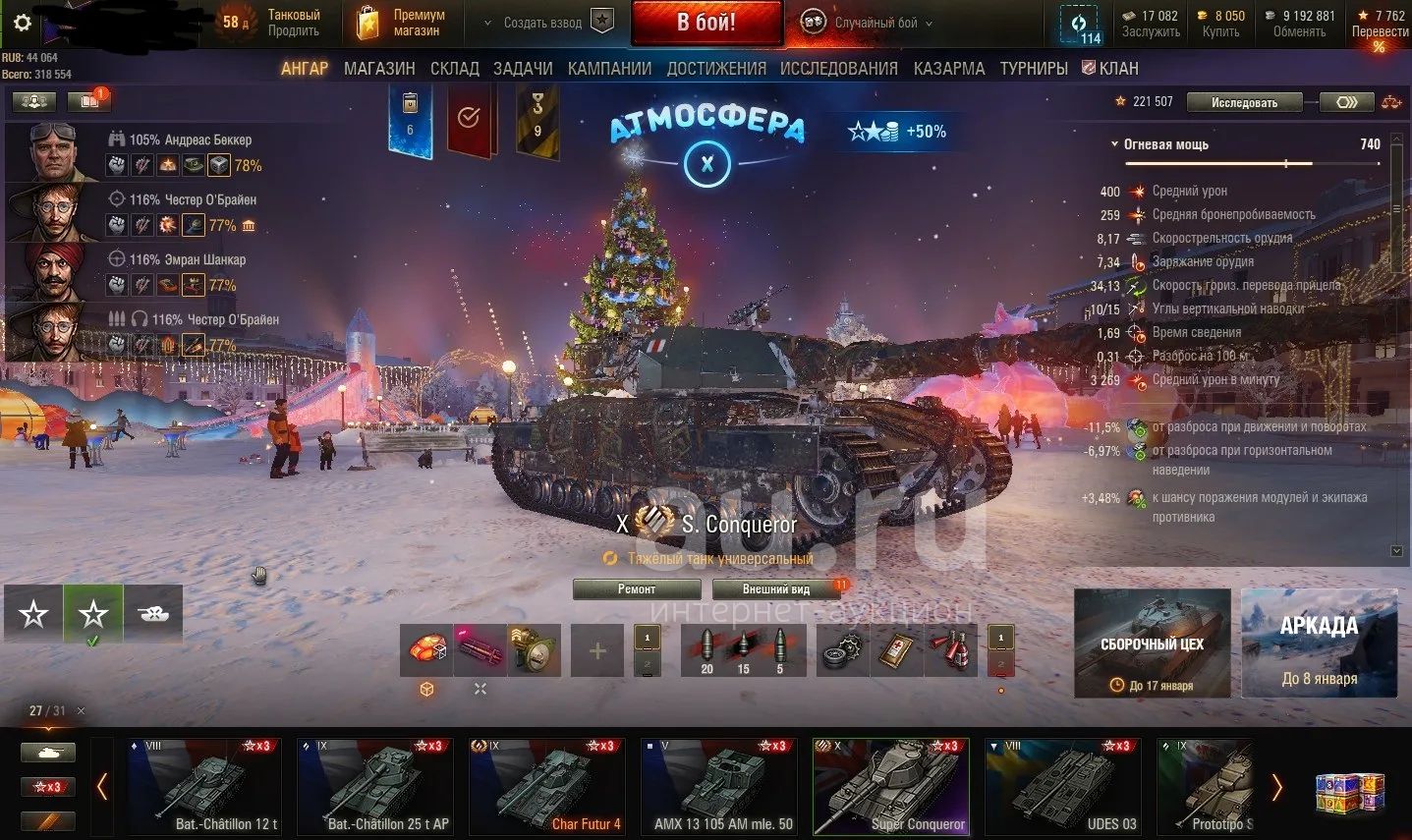Open the КЛАН tab
This screenshot has height=840, width=1412.
click(1110, 69)
